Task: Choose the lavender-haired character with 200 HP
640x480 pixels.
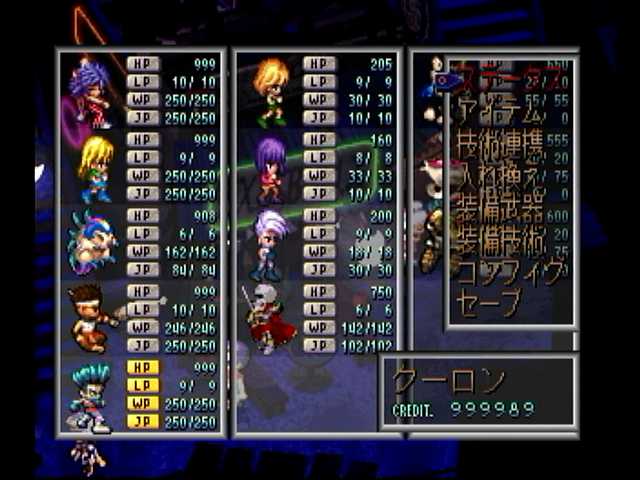Action: (x=270, y=244)
